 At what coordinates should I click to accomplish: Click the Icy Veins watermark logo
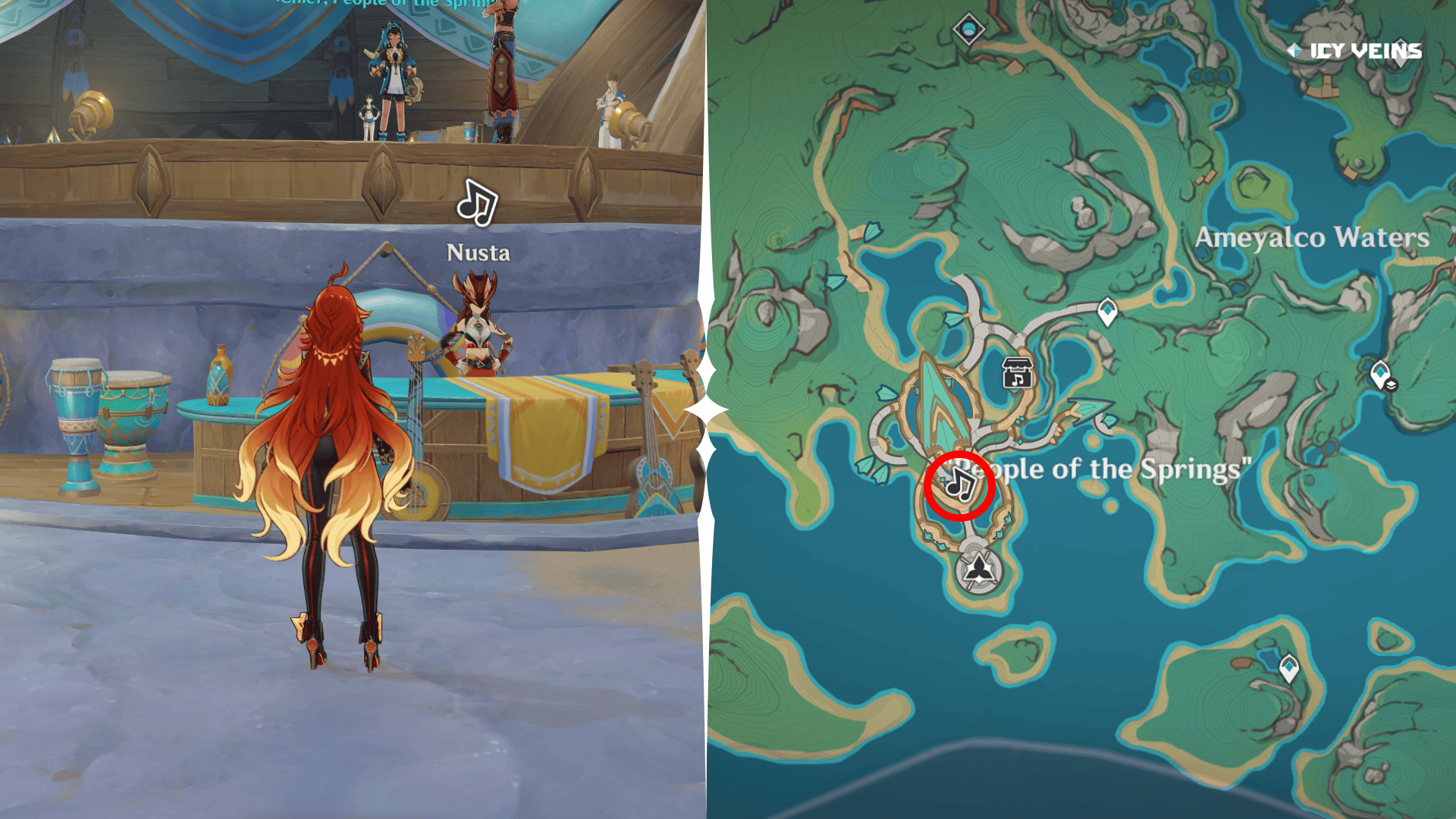(x=1354, y=51)
